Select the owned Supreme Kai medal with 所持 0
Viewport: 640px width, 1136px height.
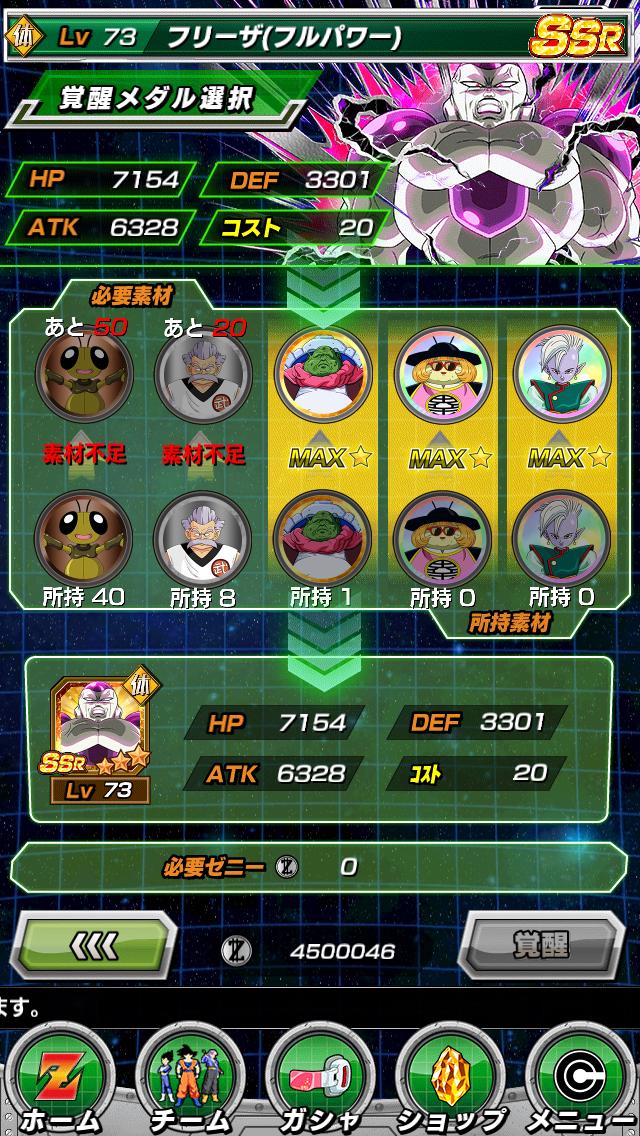click(x=561, y=538)
